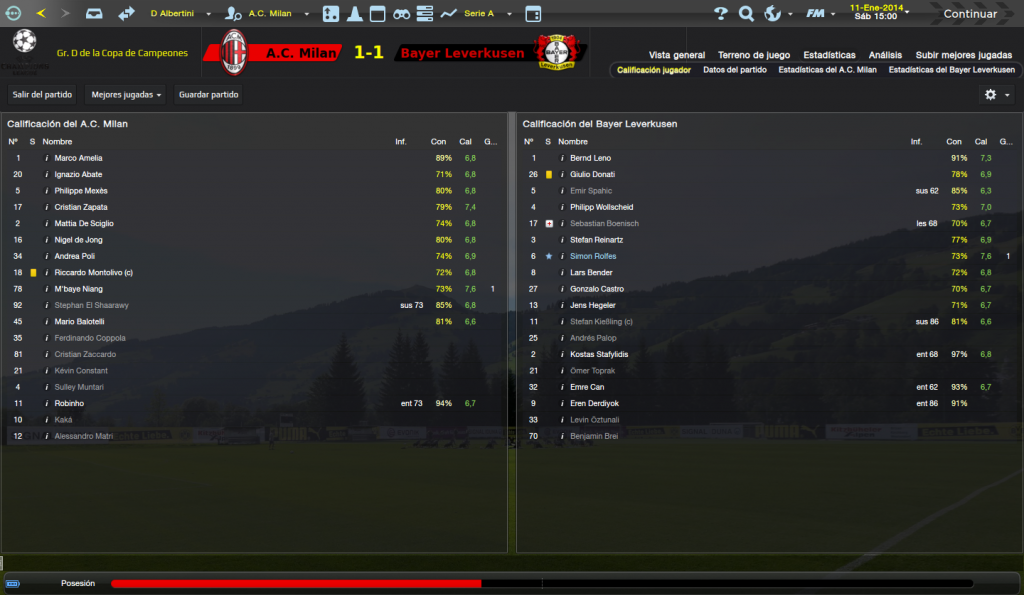The image size is (1024, 595).
Task: Click the search magnifier icon
Action: [746, 14]
